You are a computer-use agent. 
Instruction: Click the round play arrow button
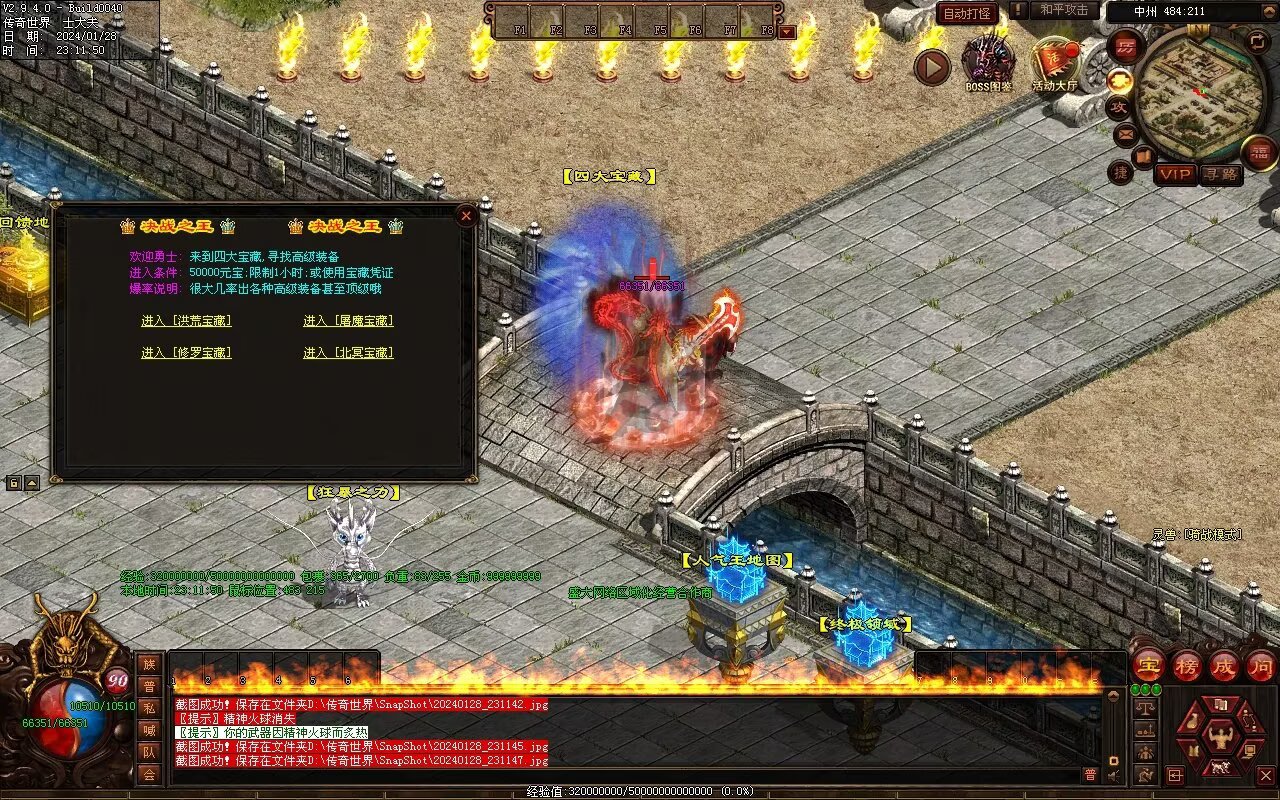coord(932,67)
